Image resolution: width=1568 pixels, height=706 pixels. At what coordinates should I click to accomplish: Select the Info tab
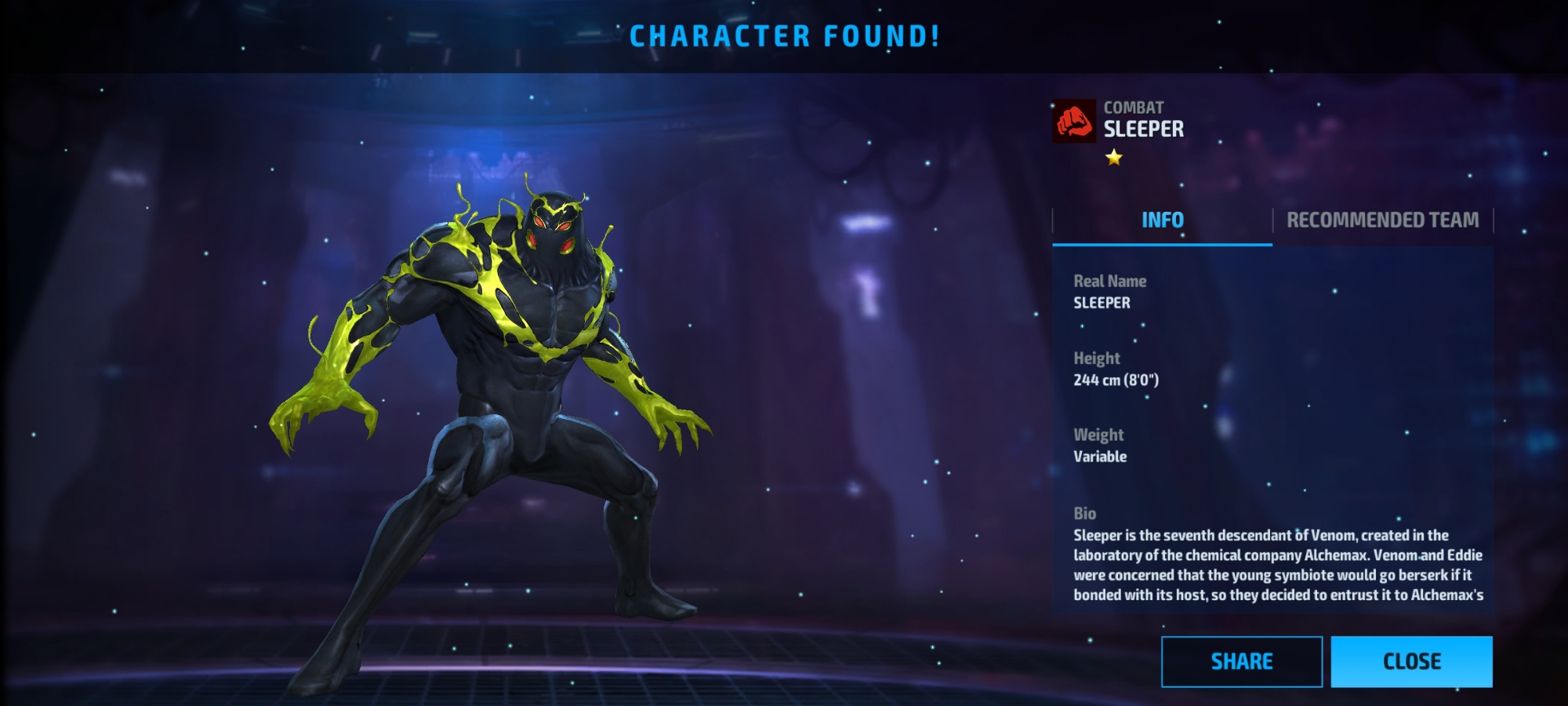tap(1162, 220)
